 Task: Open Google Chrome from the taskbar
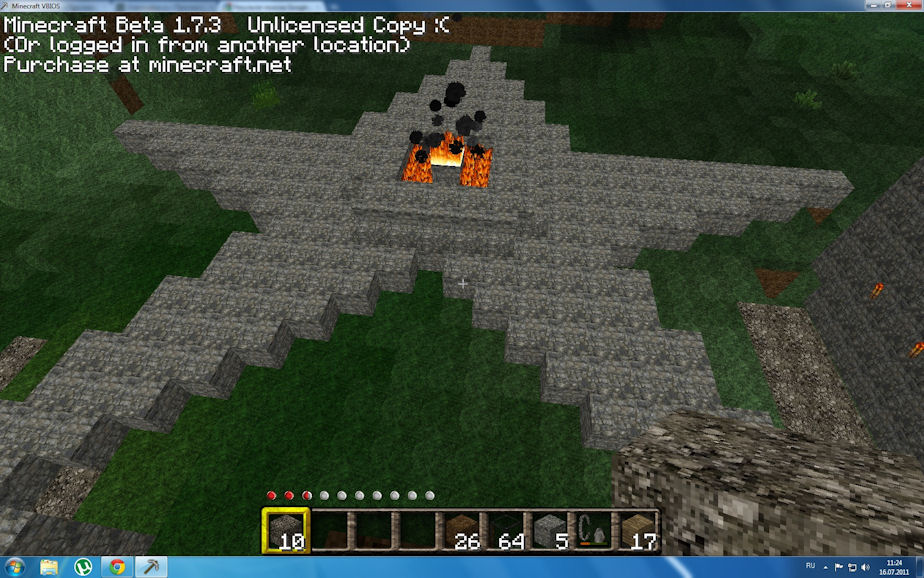click(117, 568)
